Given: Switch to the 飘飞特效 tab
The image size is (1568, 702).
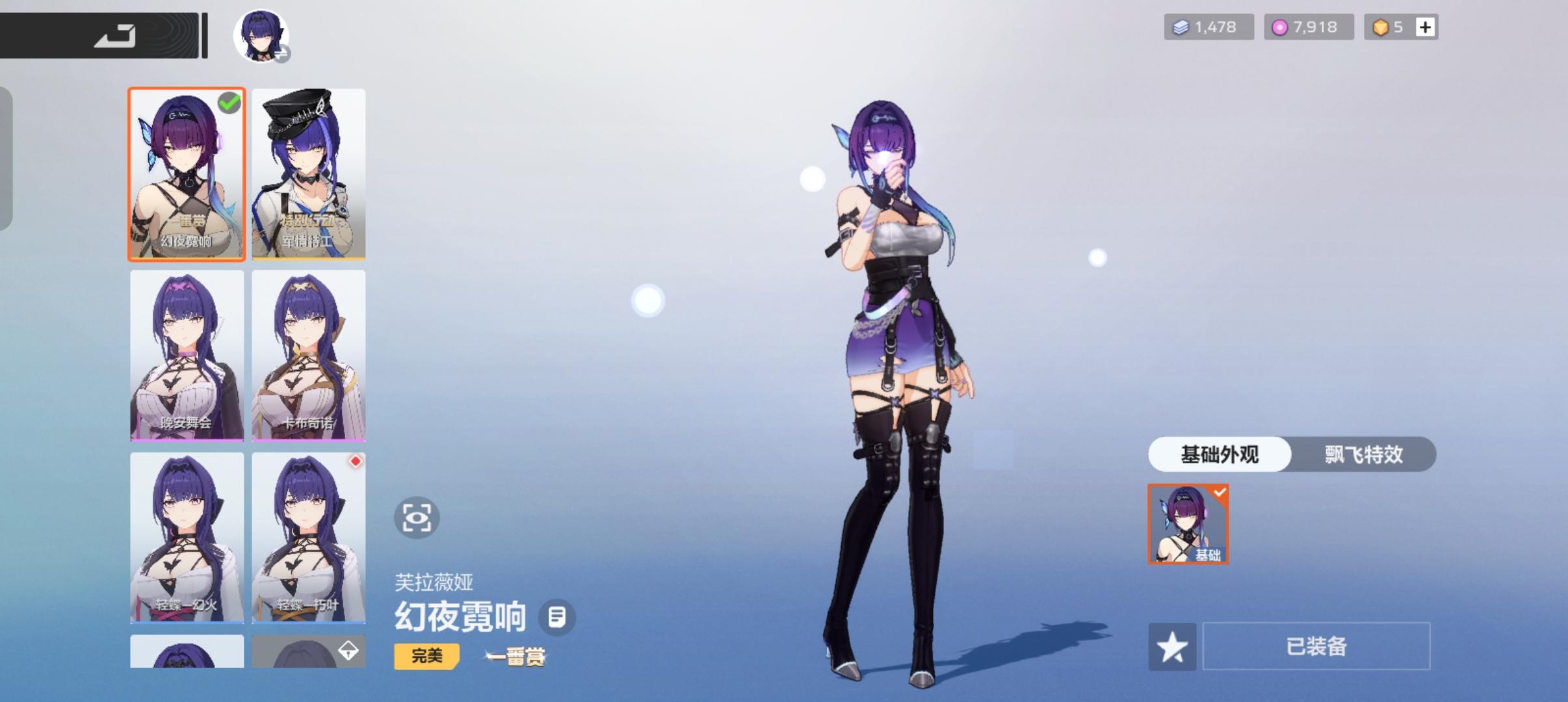Looking at the screenshot, I should coord(1364,454).
